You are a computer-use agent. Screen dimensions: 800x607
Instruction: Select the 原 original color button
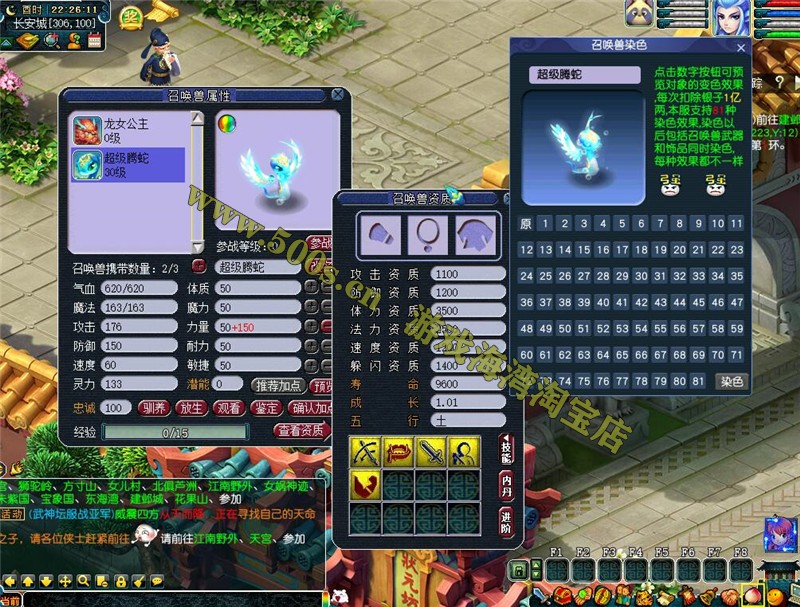pyautogui.click(x=526, y=224)
